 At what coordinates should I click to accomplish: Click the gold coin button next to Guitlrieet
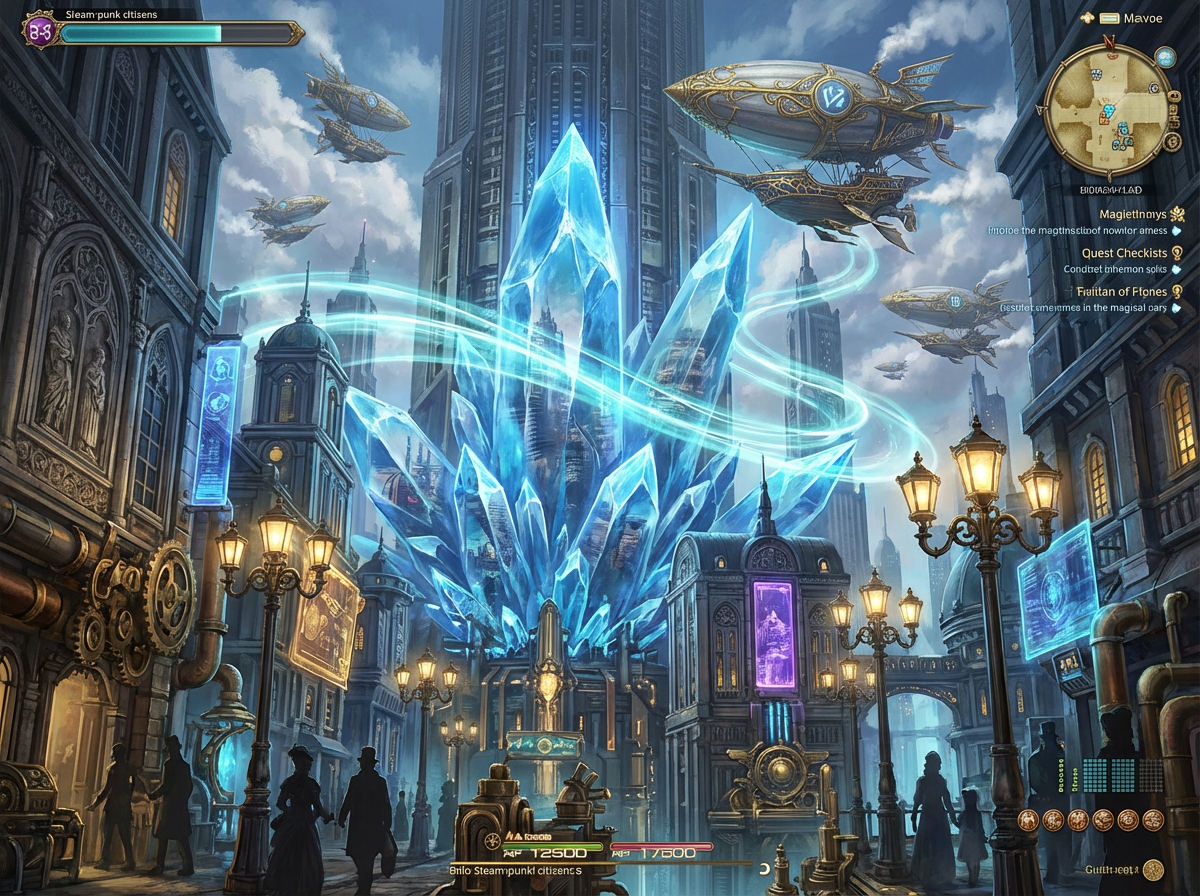[1154, 870]
